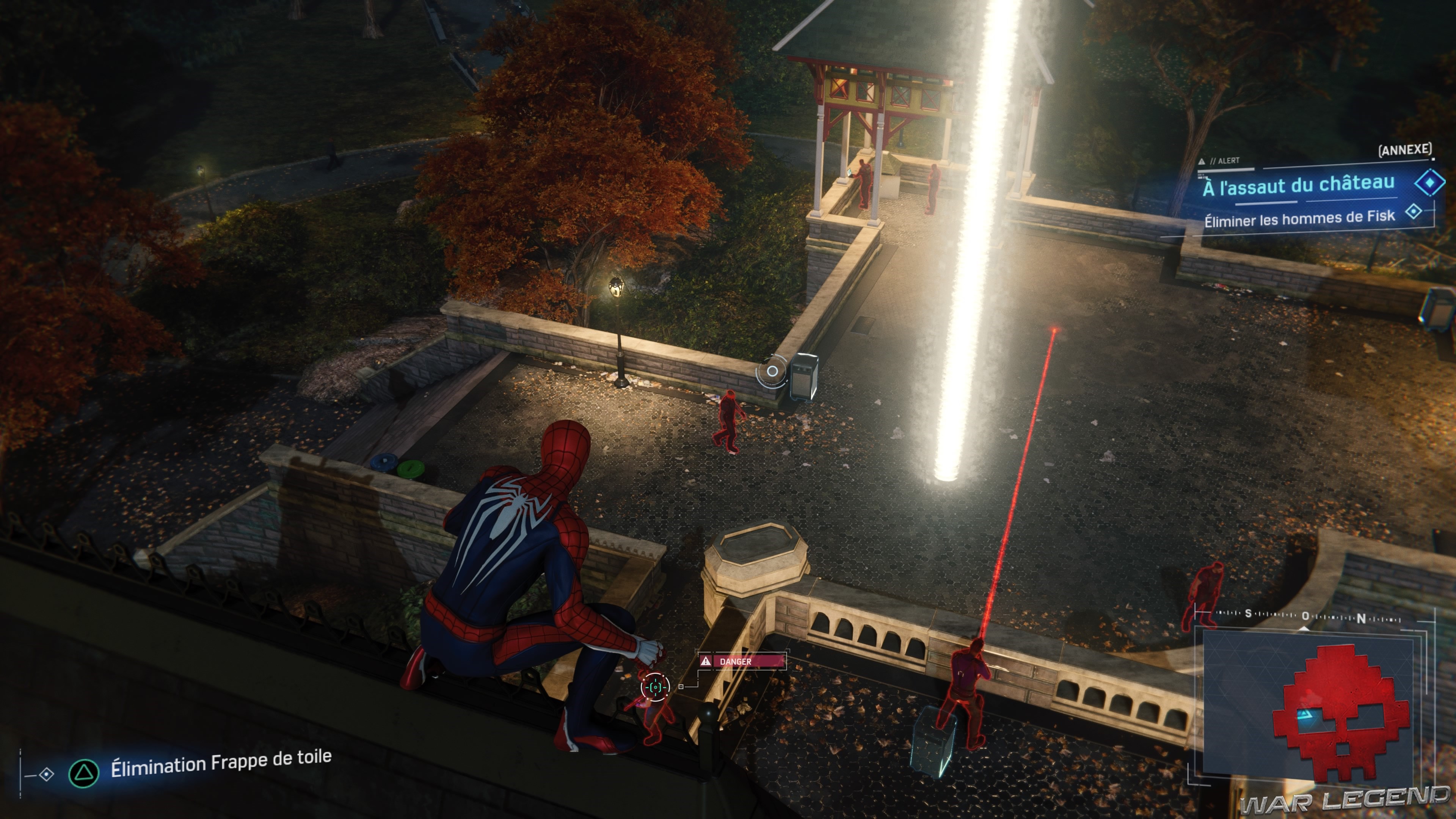Click the circular perch-point marker by the wall
This screenshot has height=819, width=1456.
[772, 371]
